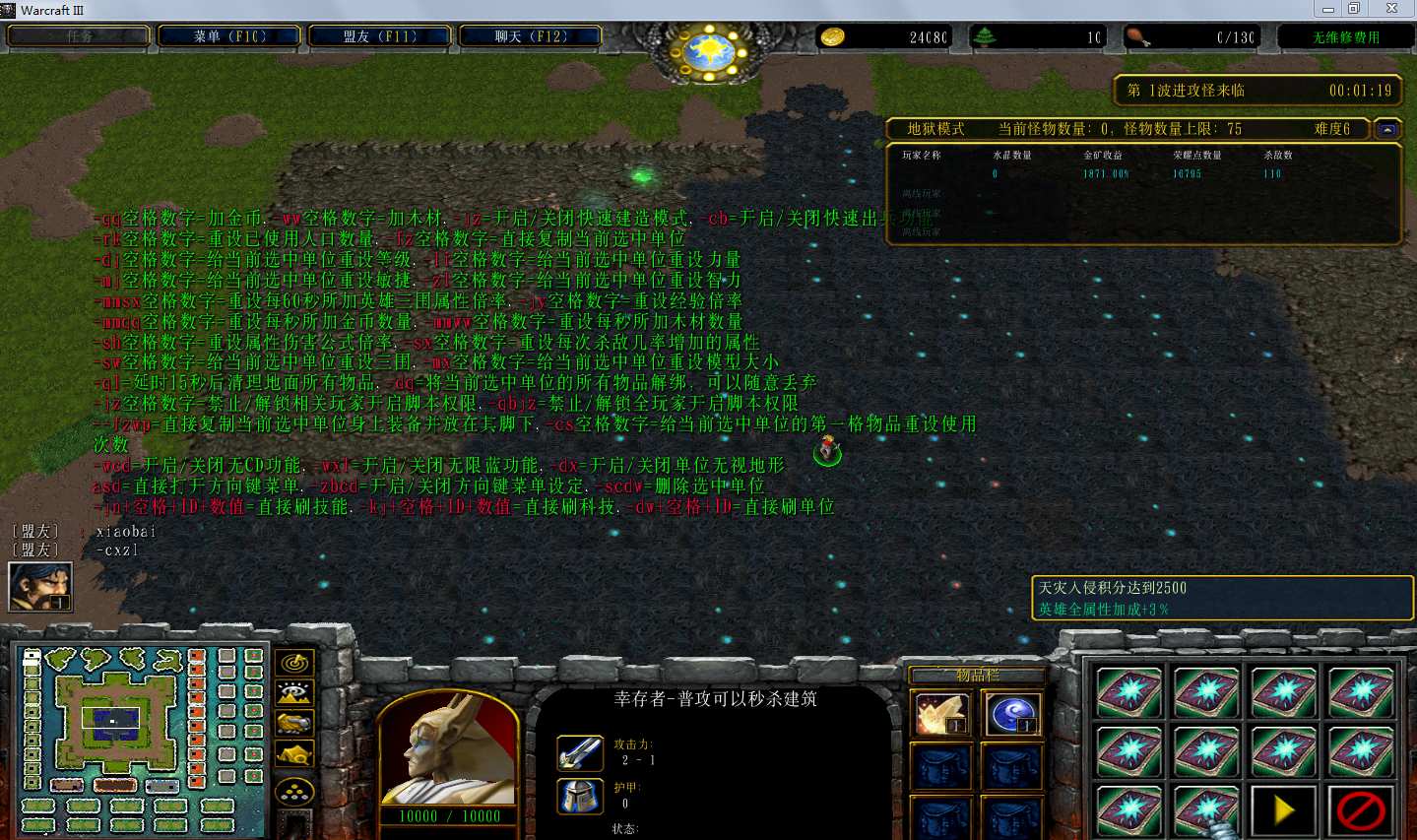Open the formation toggle button
This screenshot has height=840, width=1417.
[x=294, y=791]
